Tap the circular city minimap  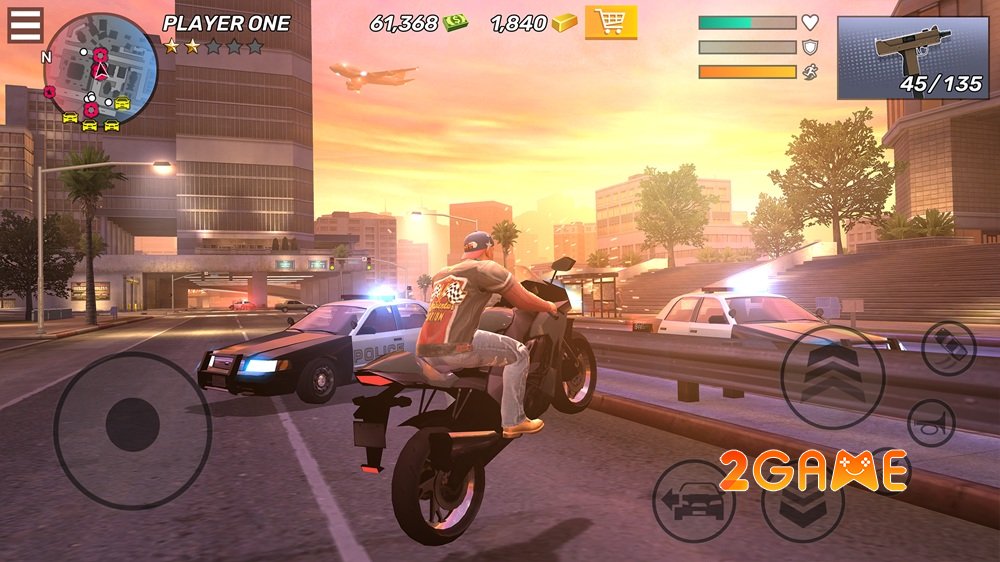[x=101, y=70]
